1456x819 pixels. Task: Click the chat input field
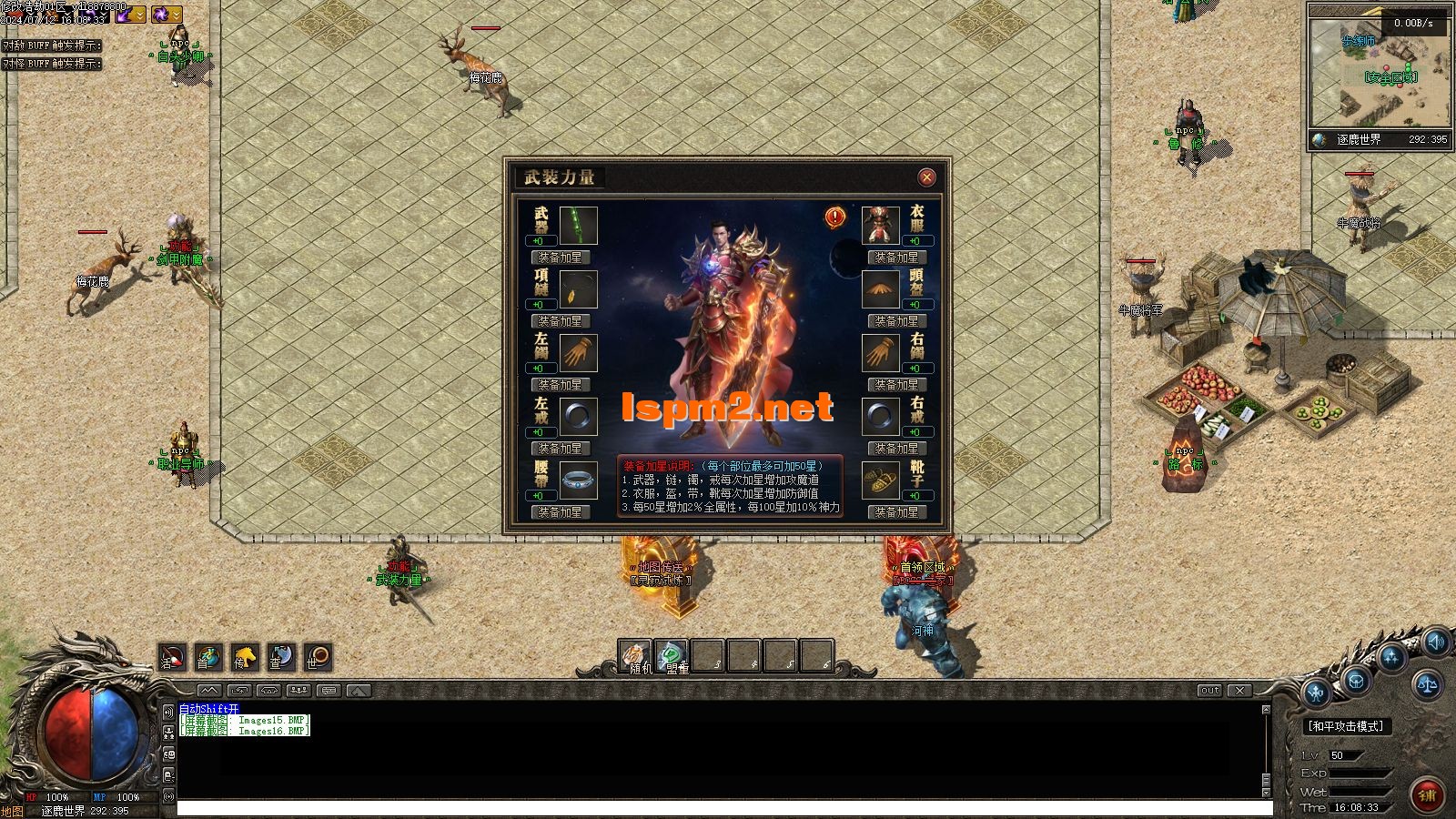click(723, 808)
